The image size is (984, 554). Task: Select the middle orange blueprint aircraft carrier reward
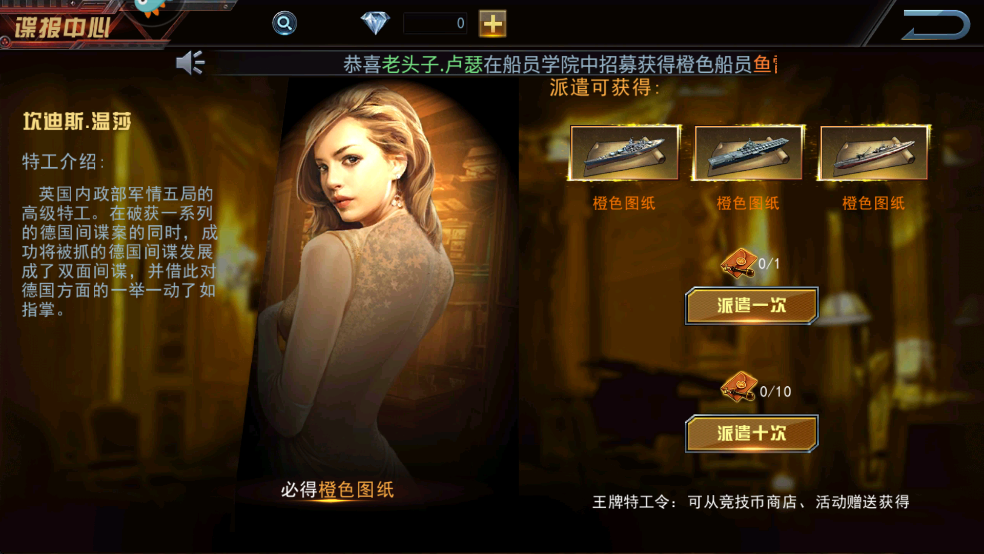point(748,153)
